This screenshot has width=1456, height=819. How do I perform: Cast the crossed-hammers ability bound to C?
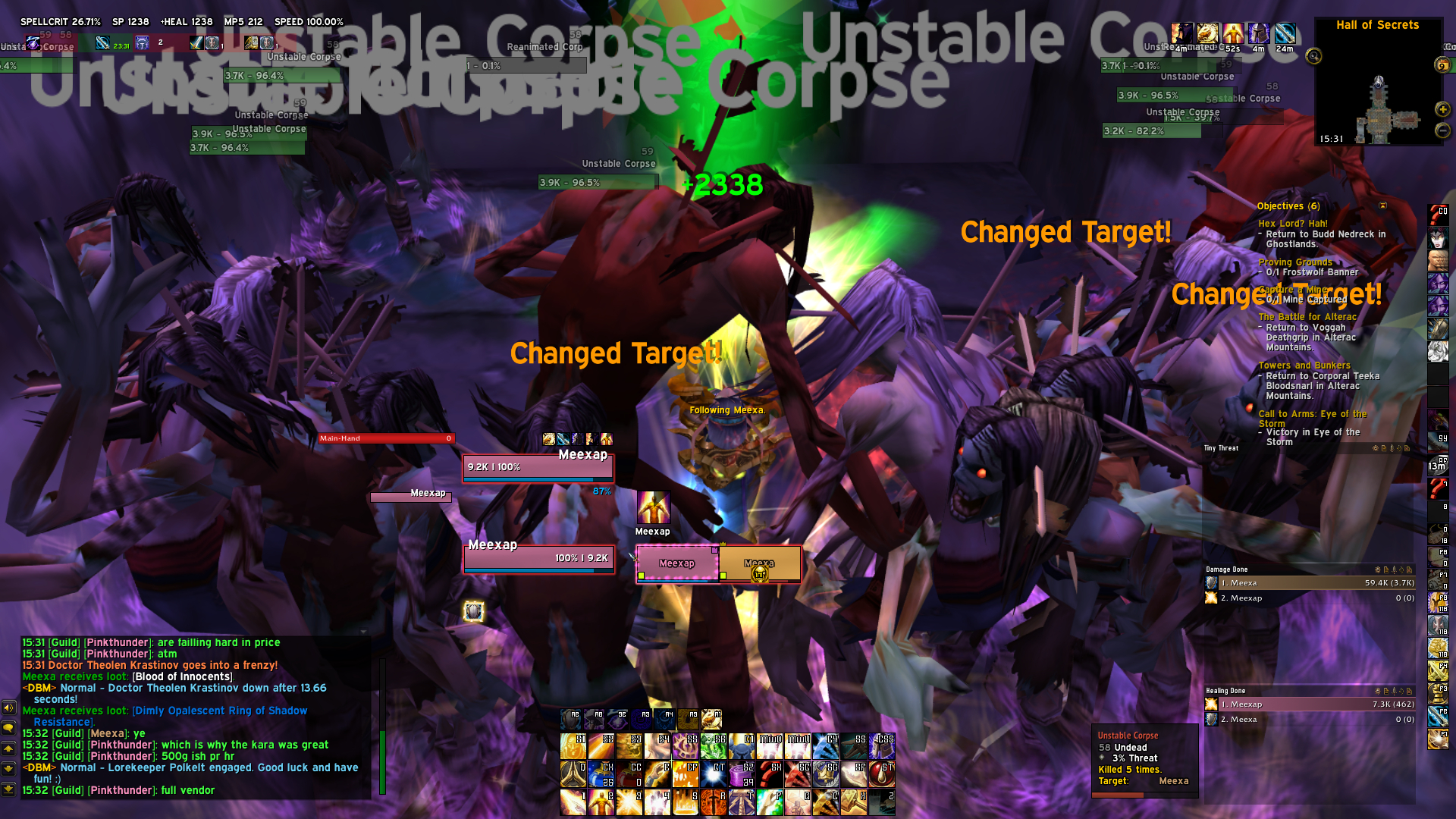tap(825, 802)
